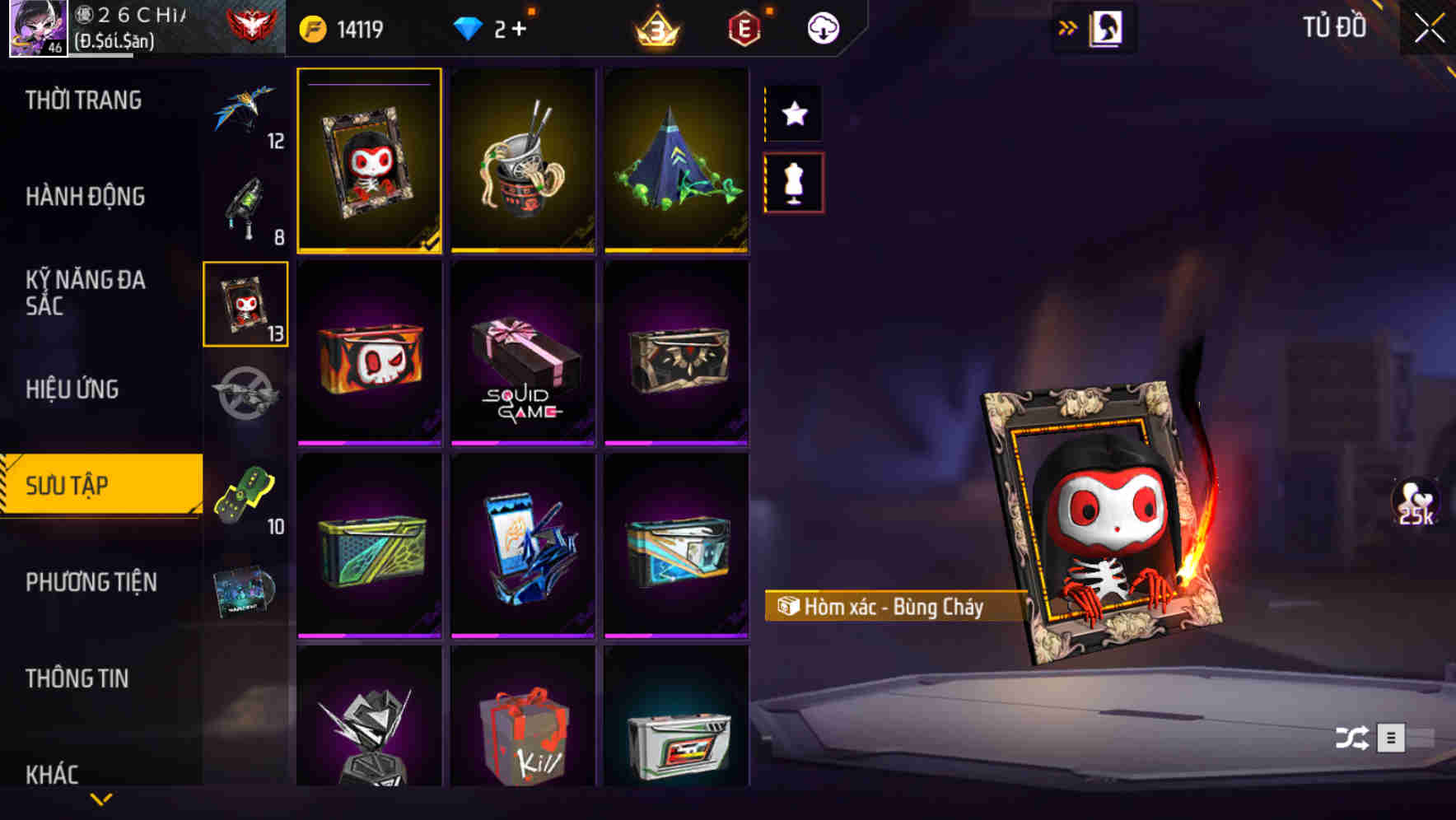Click the E badge icon in the top bar
1456x820 pixels.
click(742, 26)
